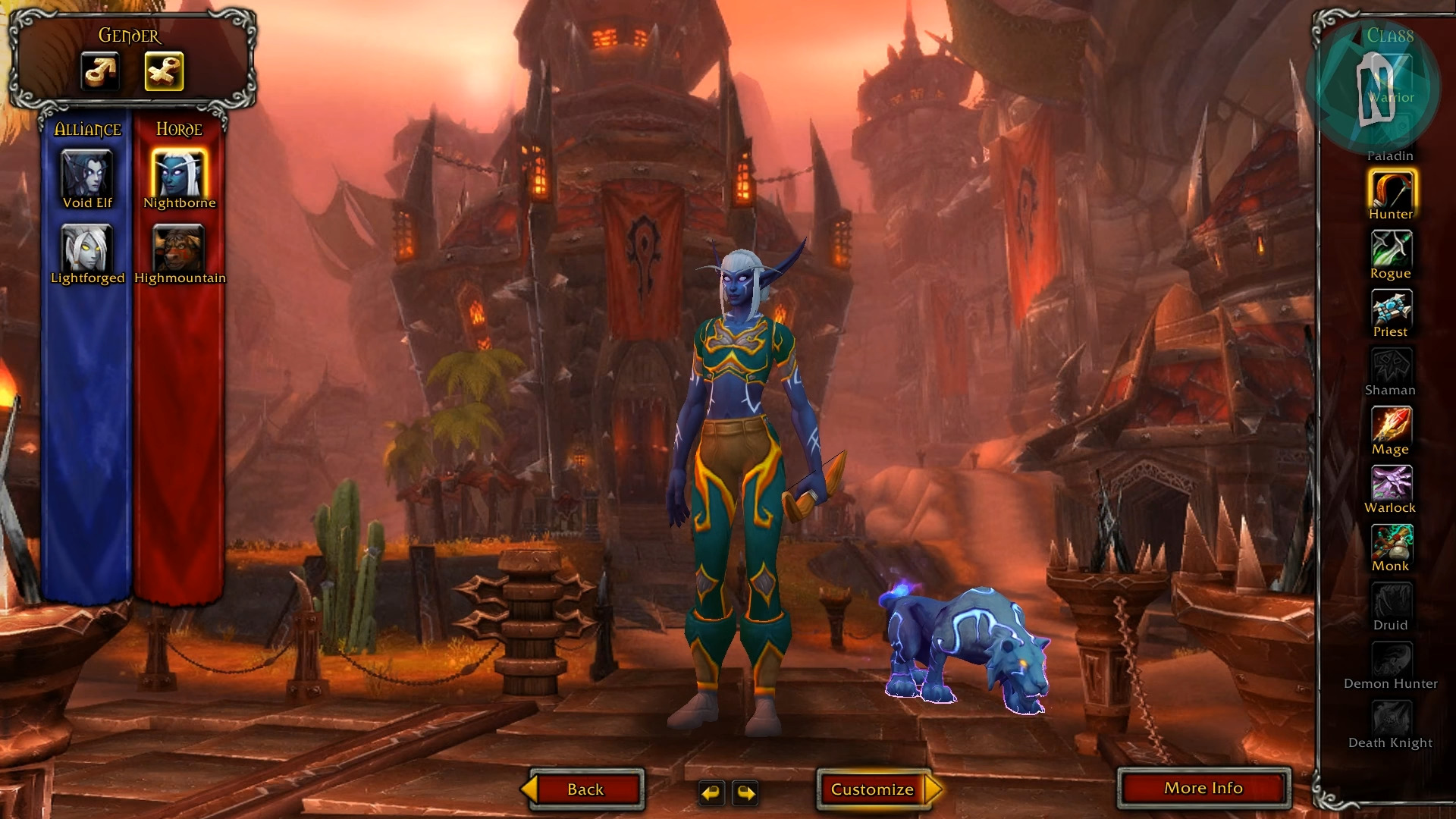Click the More Info button

[x=1203, y=788]
